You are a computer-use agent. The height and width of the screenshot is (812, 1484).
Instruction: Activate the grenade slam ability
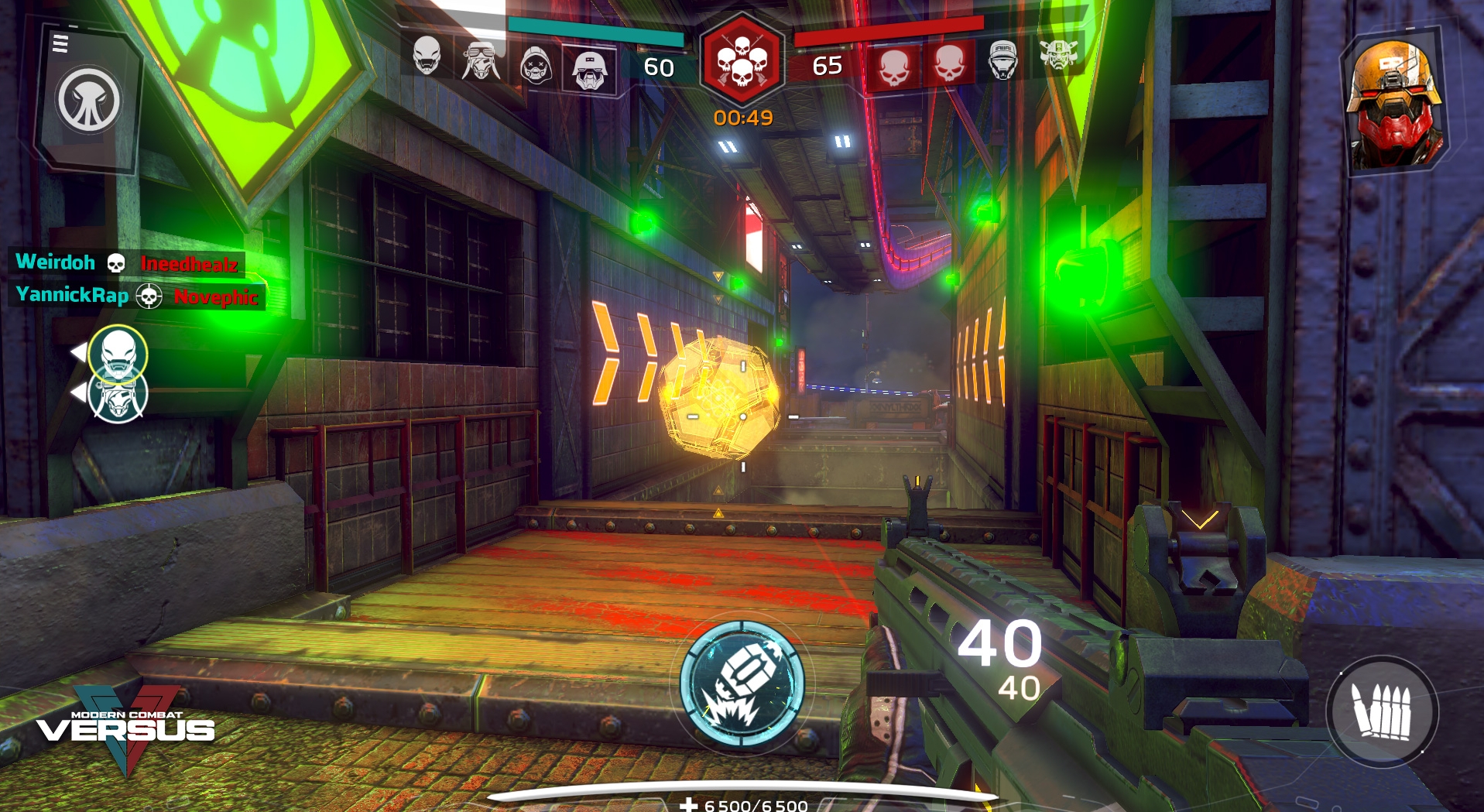point(742,684)
